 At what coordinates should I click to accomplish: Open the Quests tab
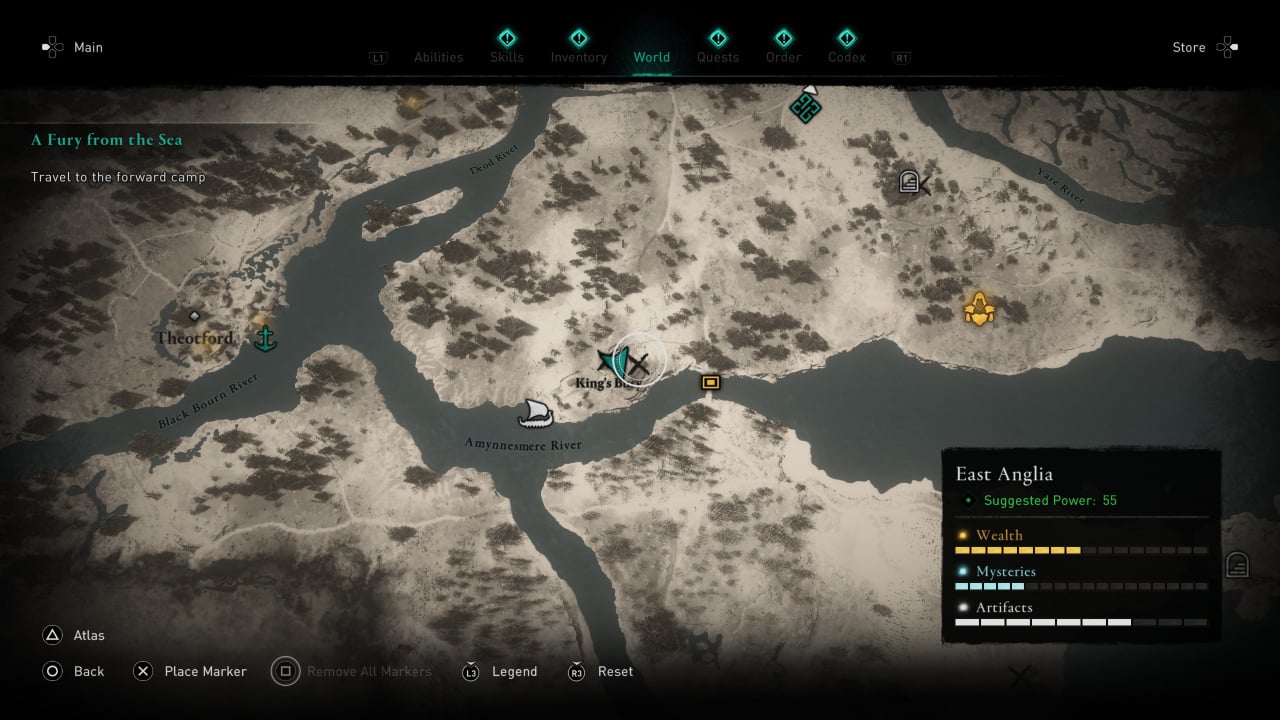(x=717, y=57)
